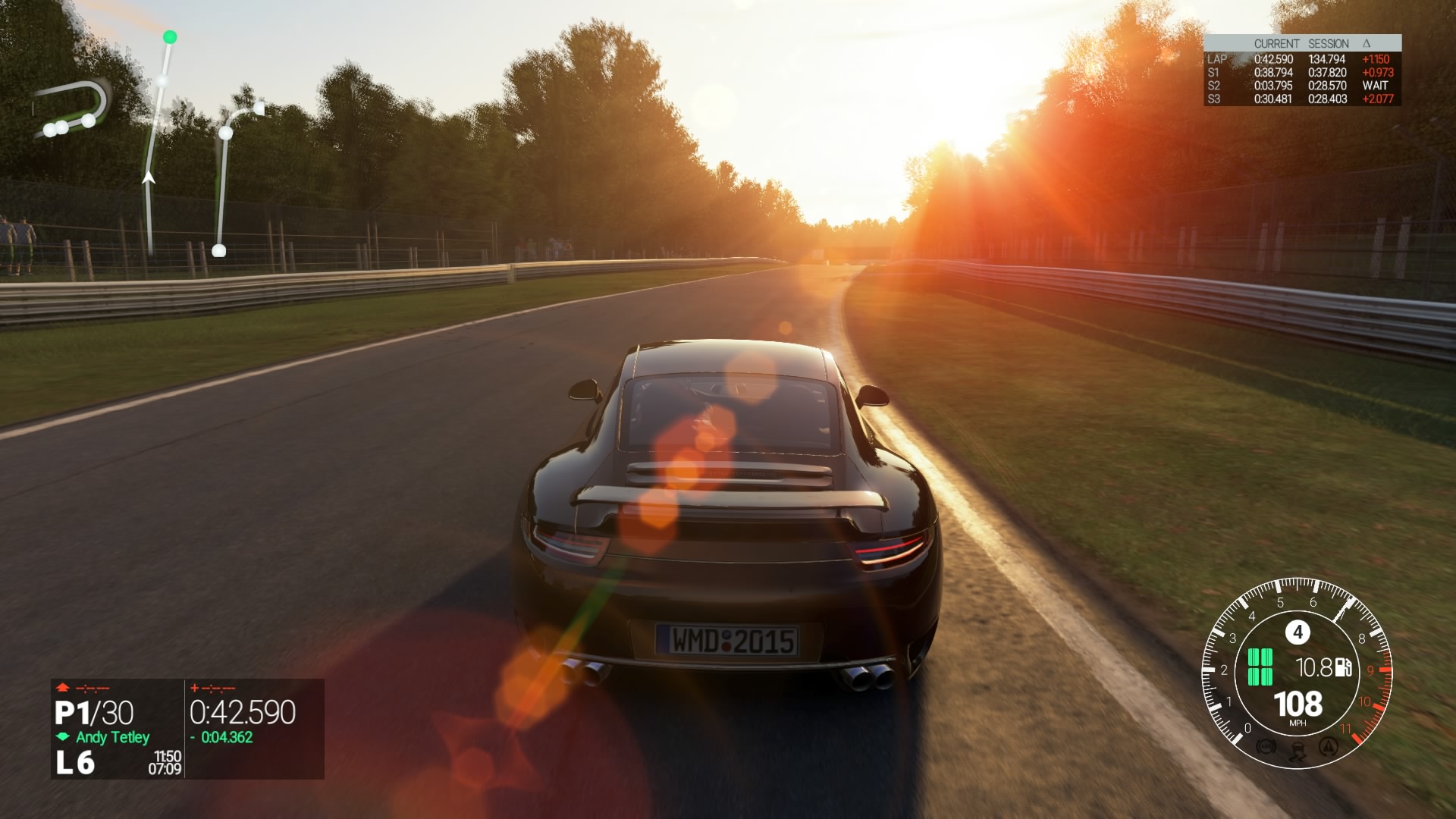Click the white player arrow on minimap
The height and width of the screenshot is (819, 1456).
pyautogui.click(x=149, y=178)
